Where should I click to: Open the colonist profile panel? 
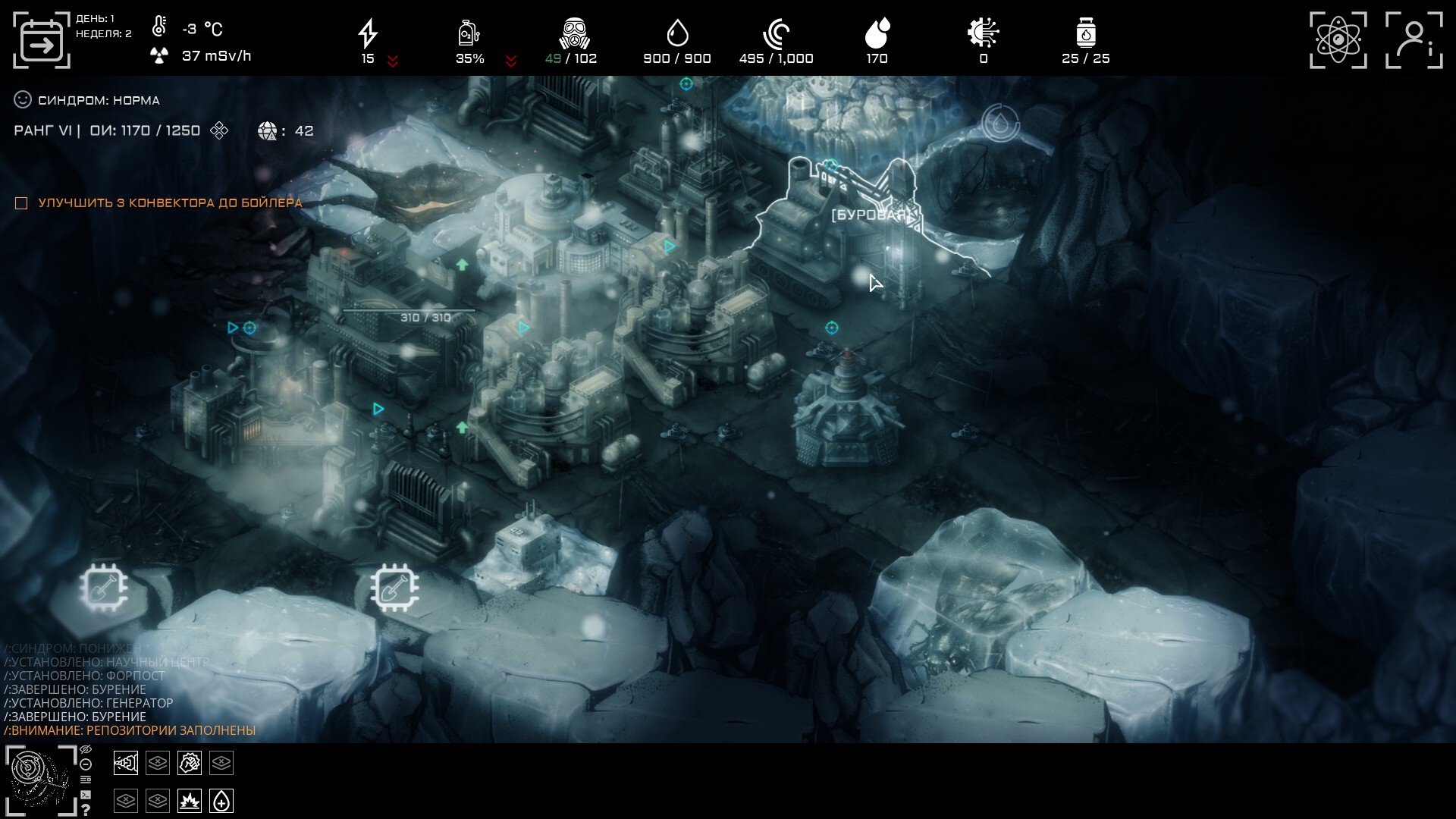(1414, 40)
